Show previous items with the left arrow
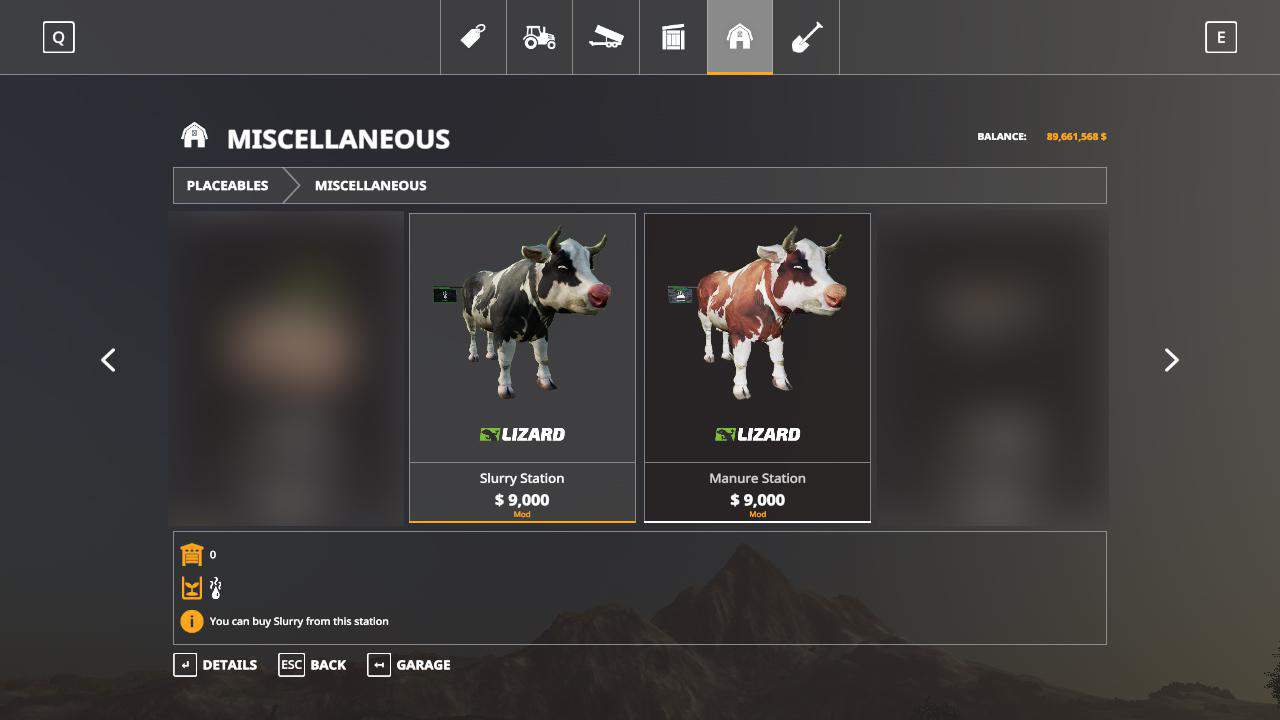 coord(109,360)
